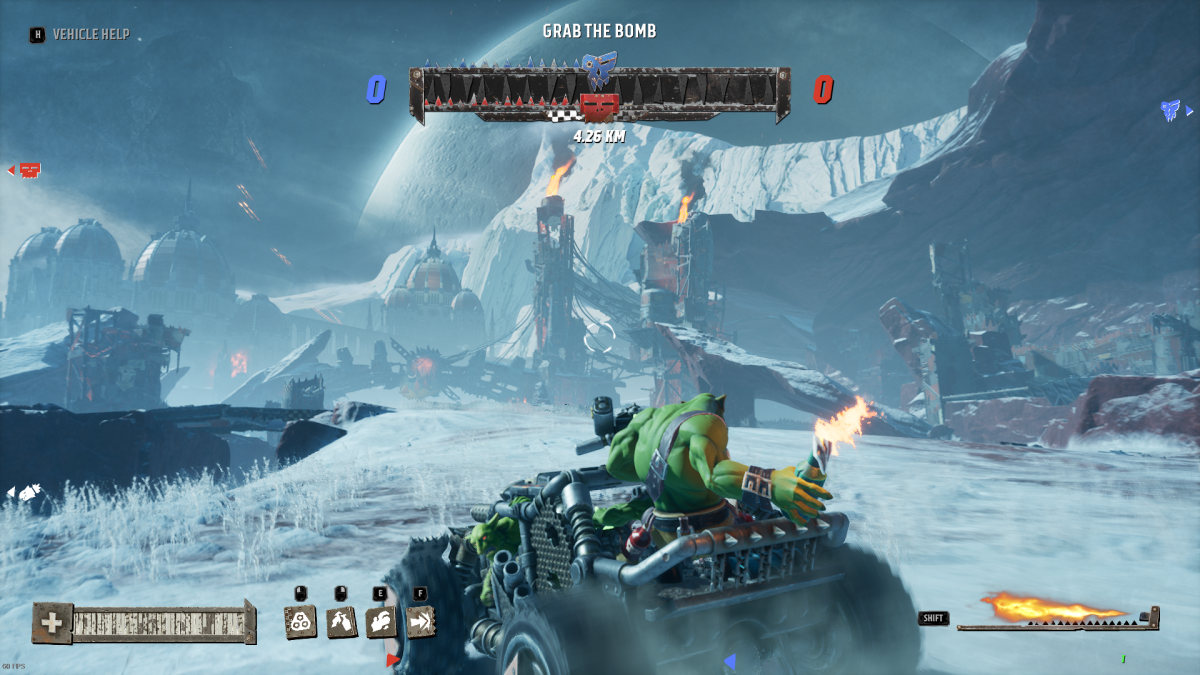Click the blue team emblem on the progress track
Screen dimensions: 1200x675
(599, 70)
